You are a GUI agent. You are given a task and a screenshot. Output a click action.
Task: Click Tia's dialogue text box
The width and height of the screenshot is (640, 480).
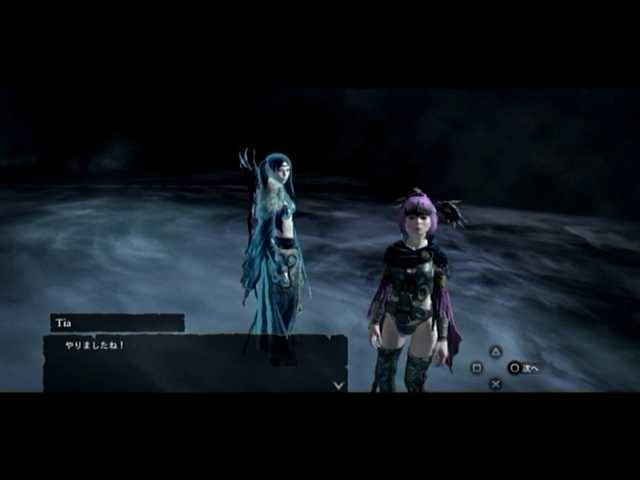point(195,363)
